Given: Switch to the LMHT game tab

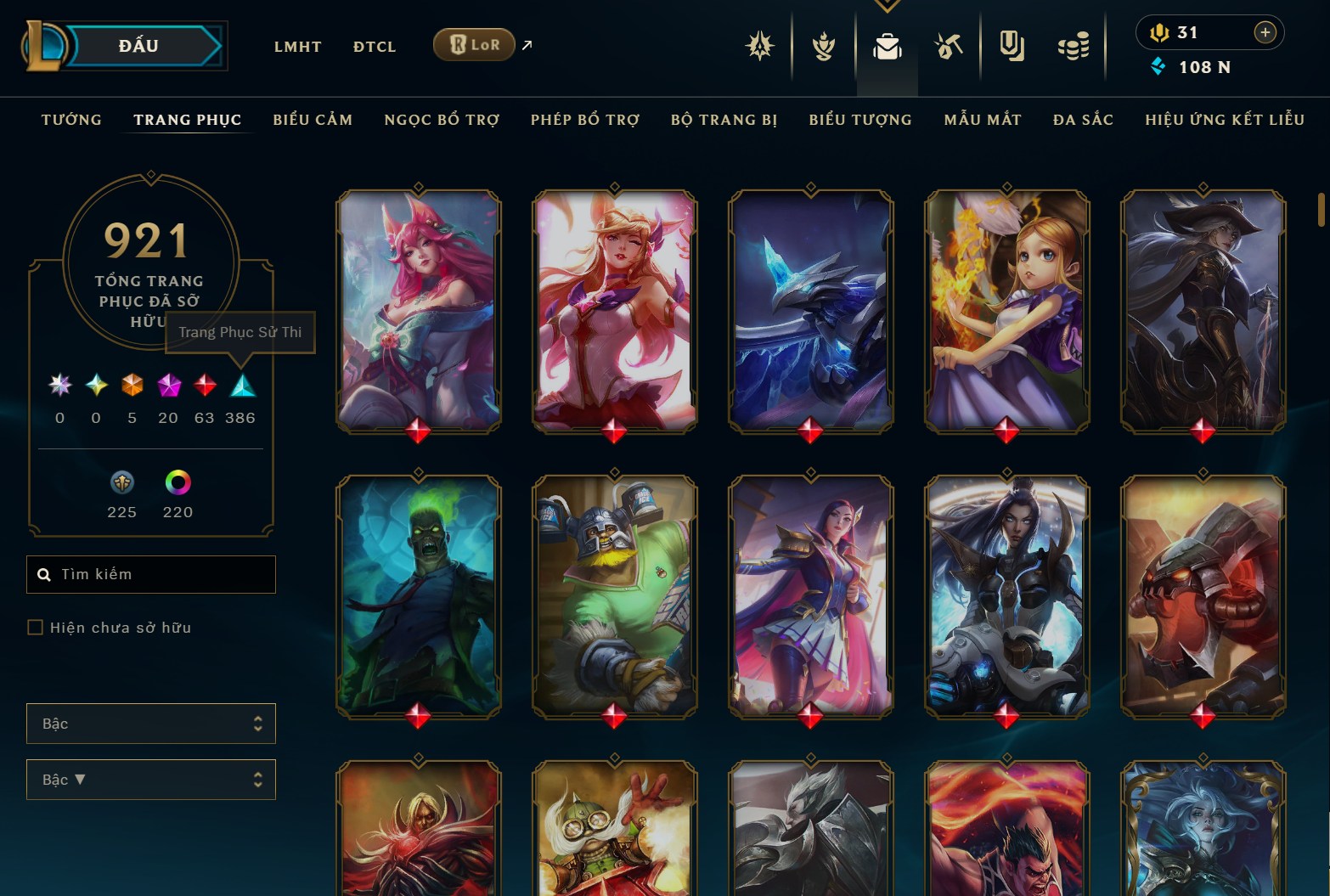Looking at the screenshot, I should (297, 47).
